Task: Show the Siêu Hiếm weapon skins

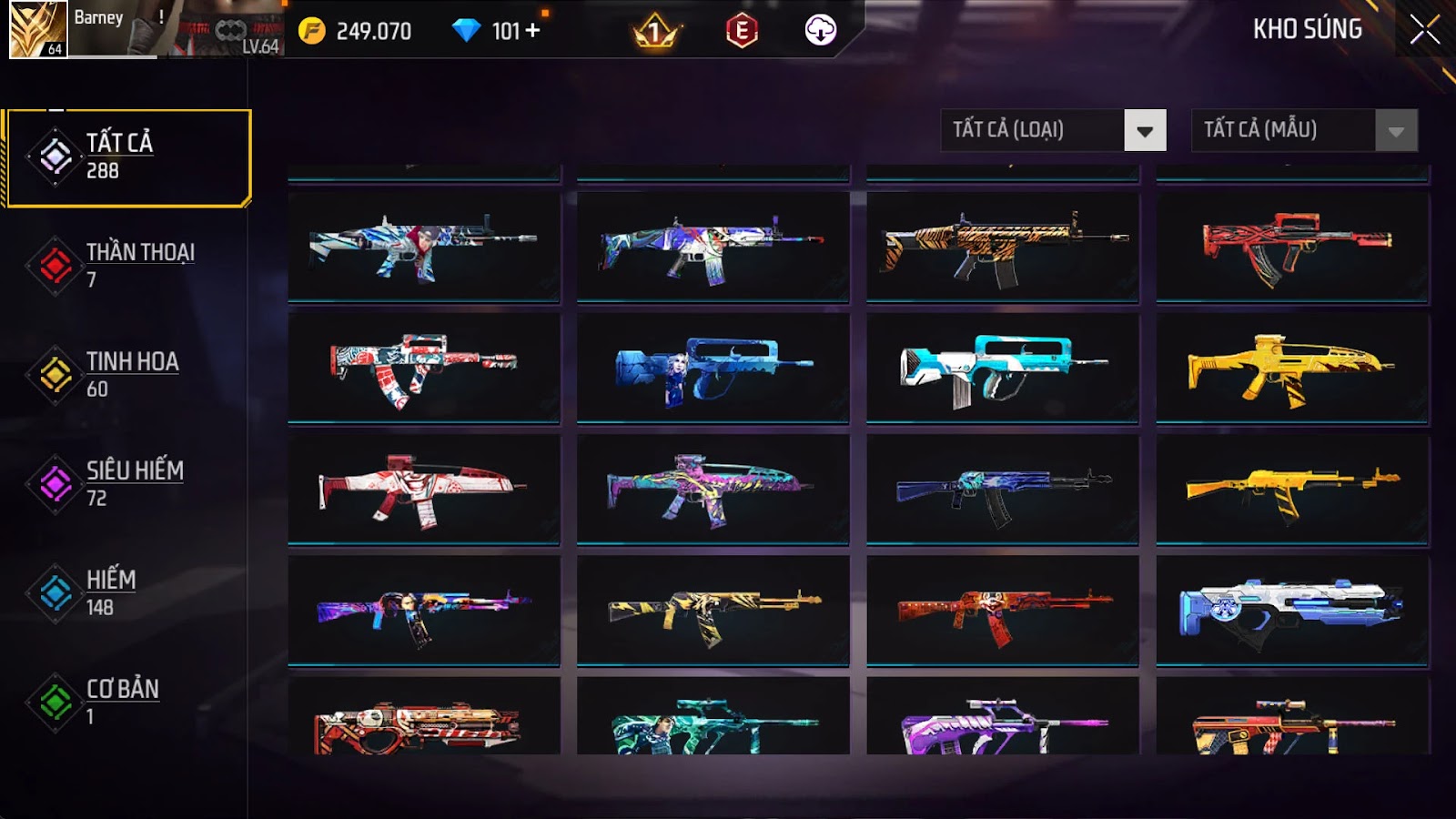Action: tap(127, 483)
